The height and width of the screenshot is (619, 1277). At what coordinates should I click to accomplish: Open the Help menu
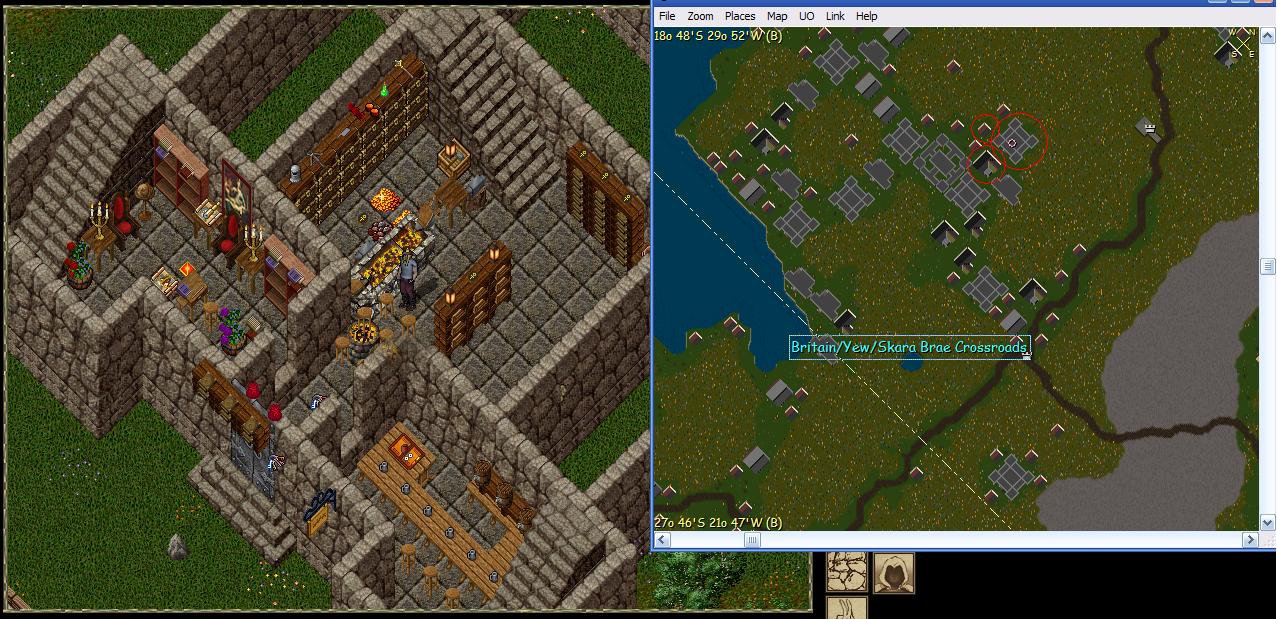pyautogui.click(x=867, y=16)
